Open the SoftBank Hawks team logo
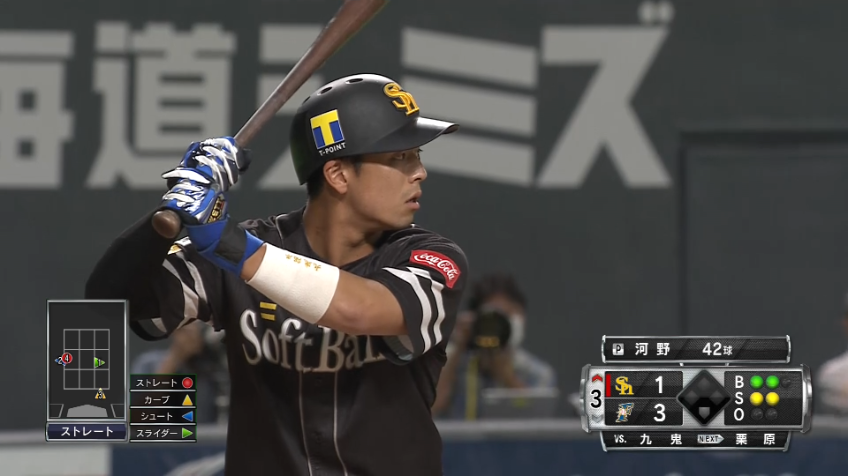The image size is (848, 476). tap(625, 386)
